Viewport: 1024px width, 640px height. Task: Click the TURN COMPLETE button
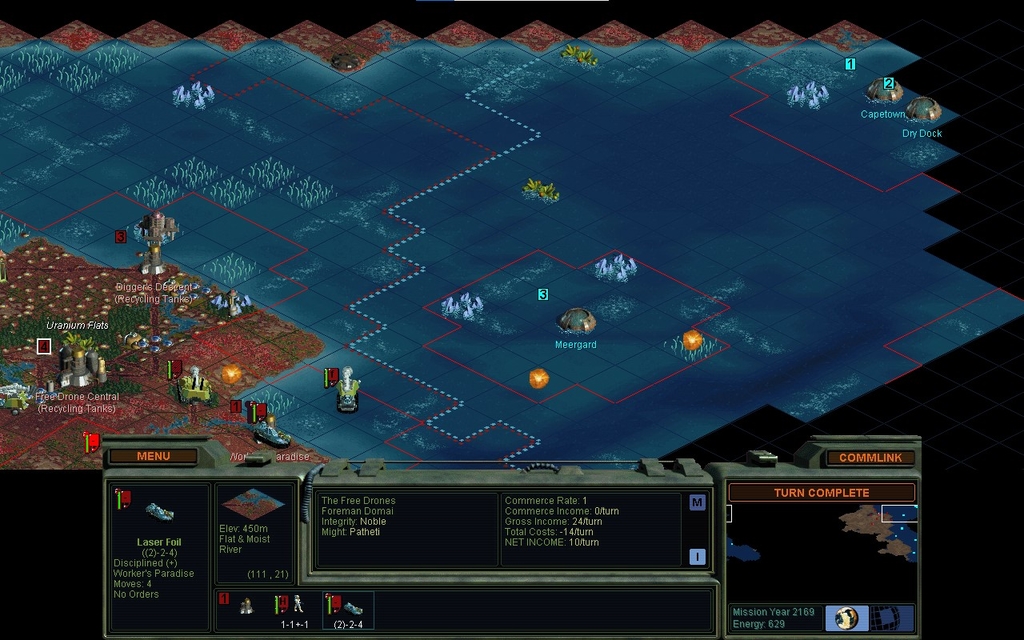point(821,493)
